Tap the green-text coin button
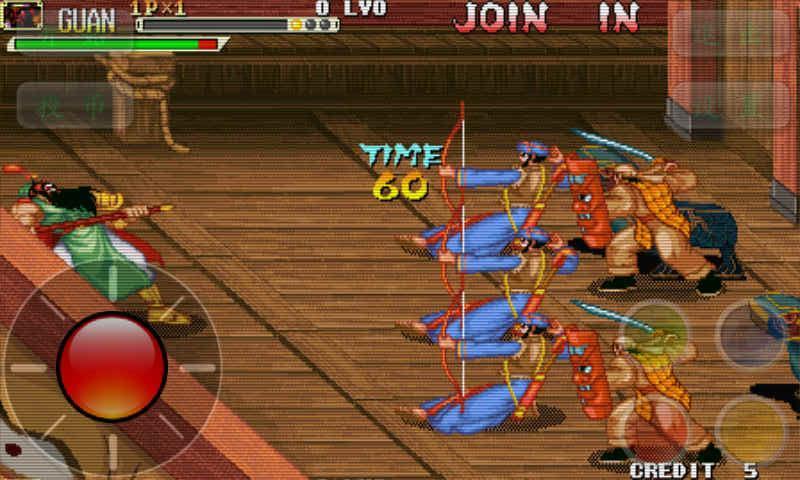This screenshot has width=800, height=480. (x=74, y=106)
